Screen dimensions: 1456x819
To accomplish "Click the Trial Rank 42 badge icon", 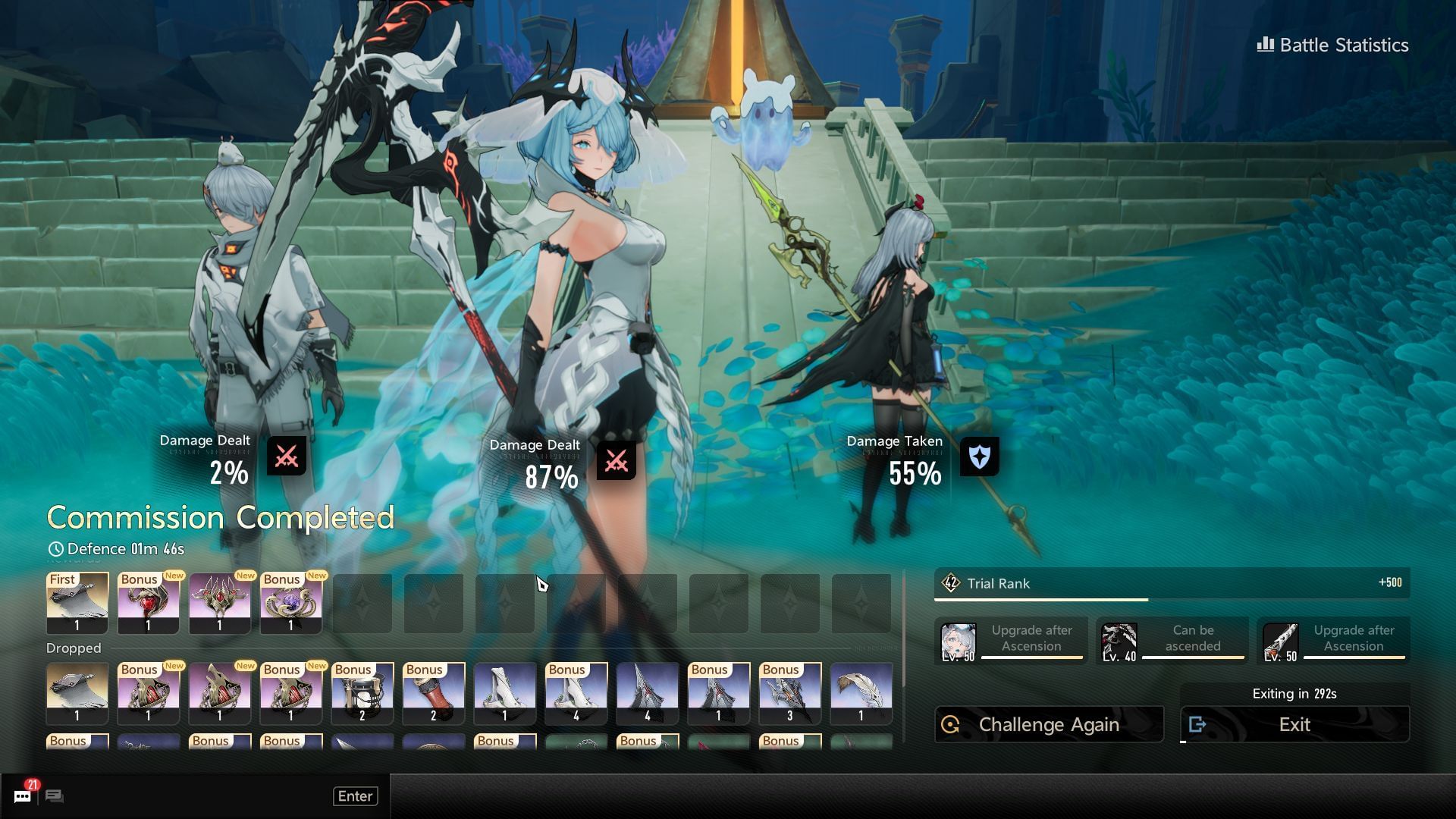I will tap(950, 583).
